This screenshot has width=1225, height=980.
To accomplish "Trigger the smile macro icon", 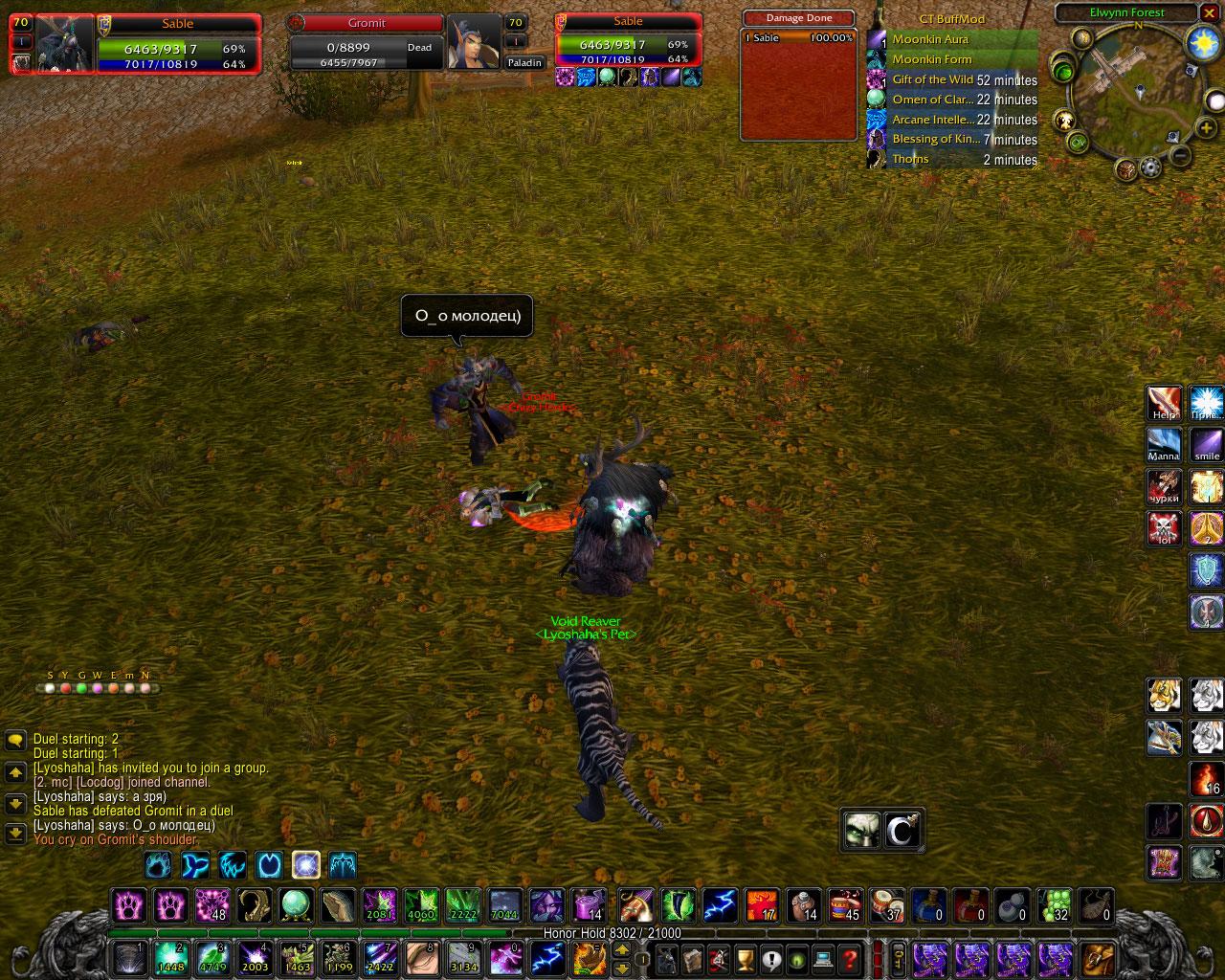I will tap(1207, 445).
